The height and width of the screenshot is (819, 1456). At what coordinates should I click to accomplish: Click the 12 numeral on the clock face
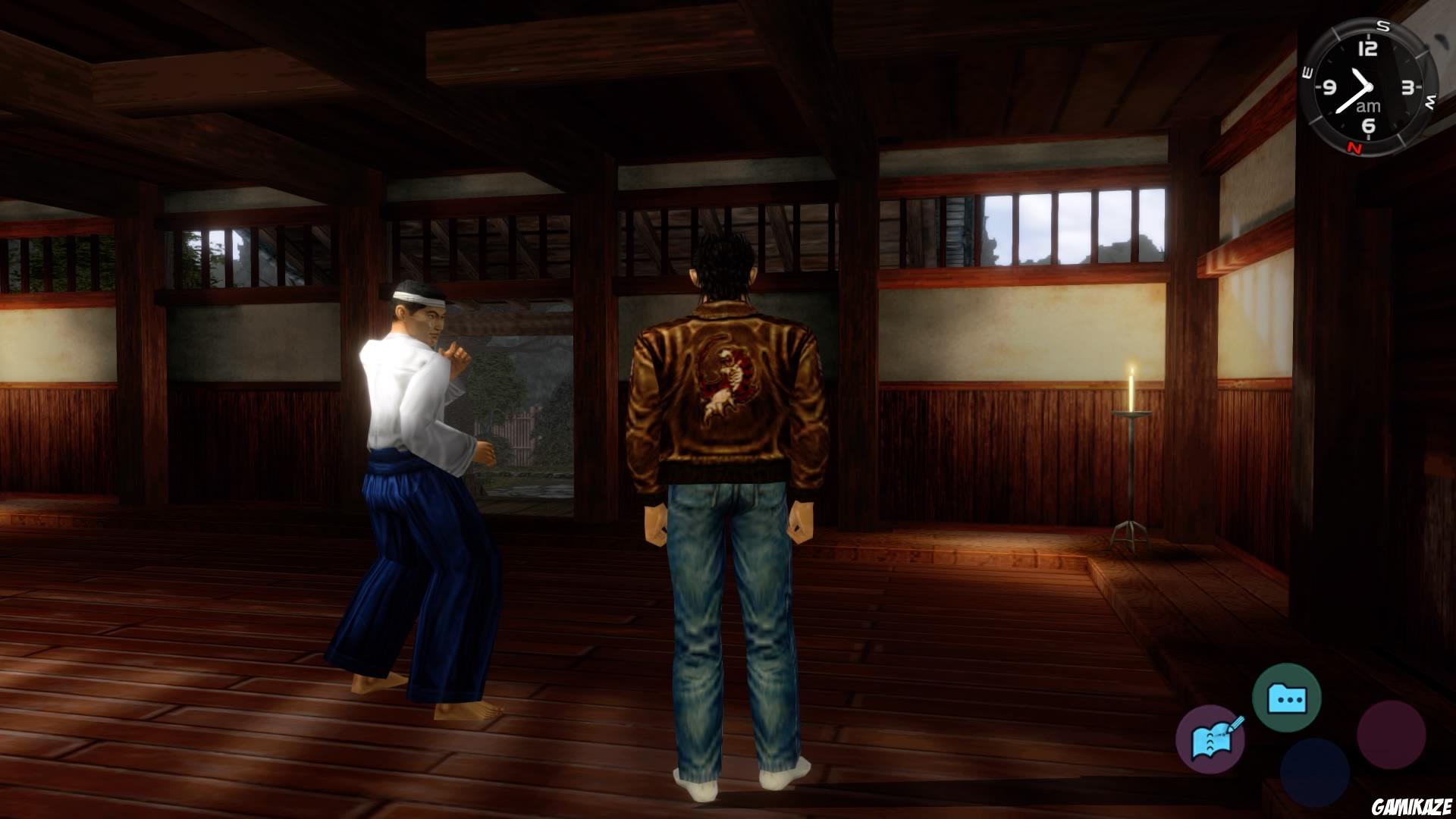point(1367,48)
